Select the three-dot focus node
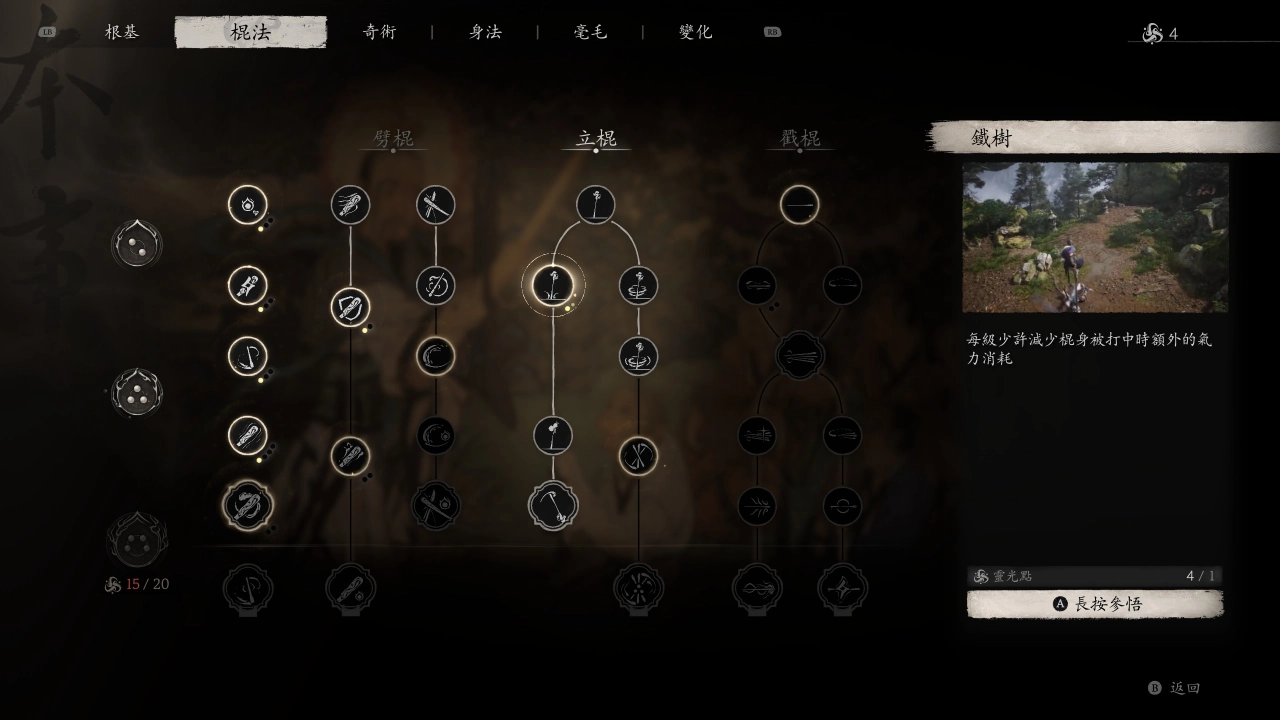 (x=137, y=392)
